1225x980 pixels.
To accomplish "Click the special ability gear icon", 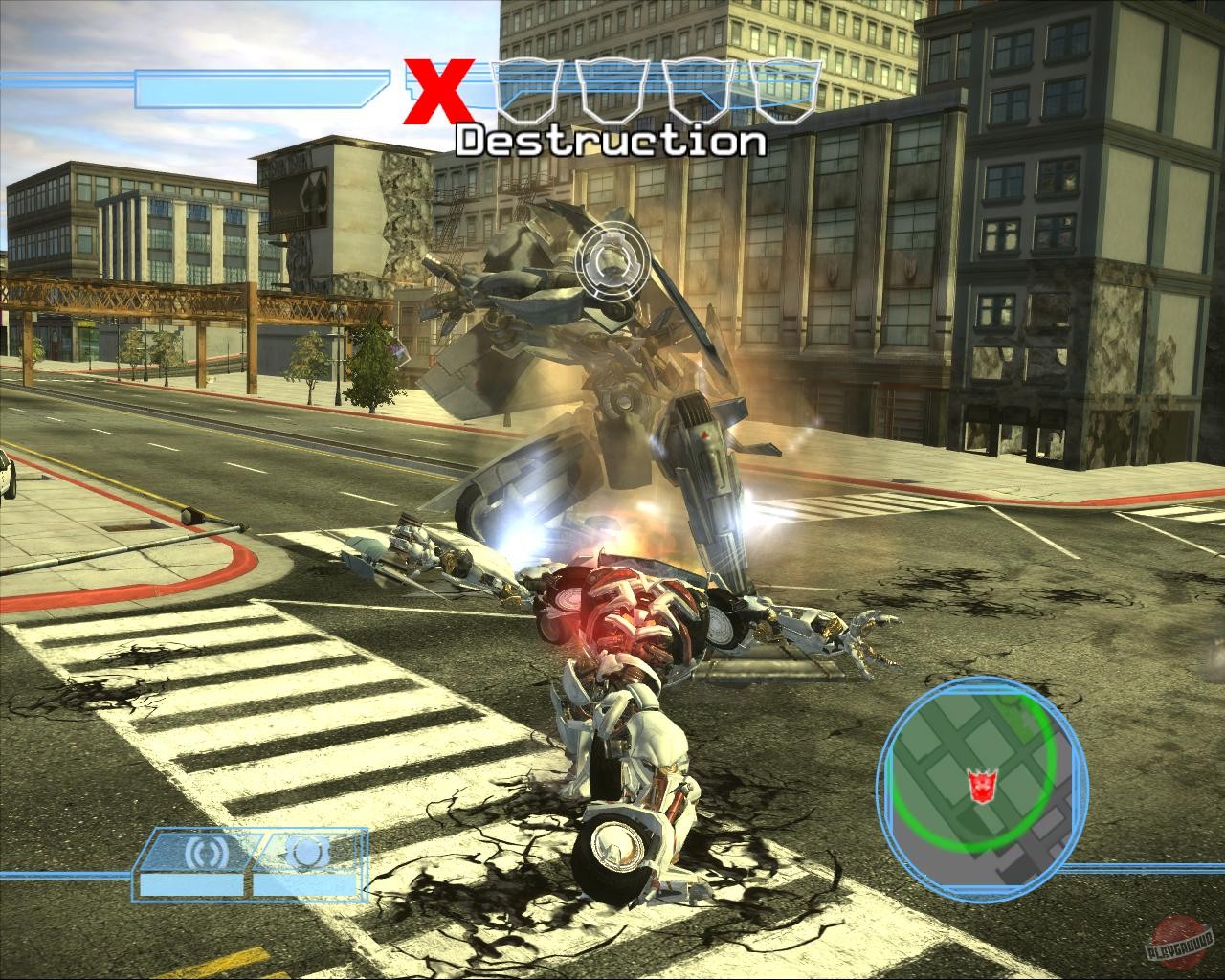I will [x=308, y=850].
